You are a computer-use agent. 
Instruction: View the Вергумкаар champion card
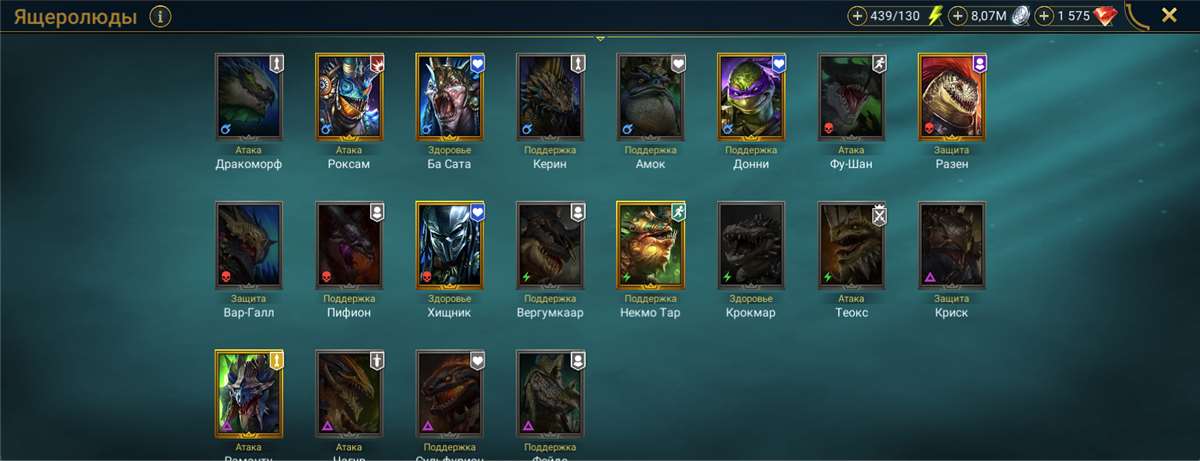(550, 245)
